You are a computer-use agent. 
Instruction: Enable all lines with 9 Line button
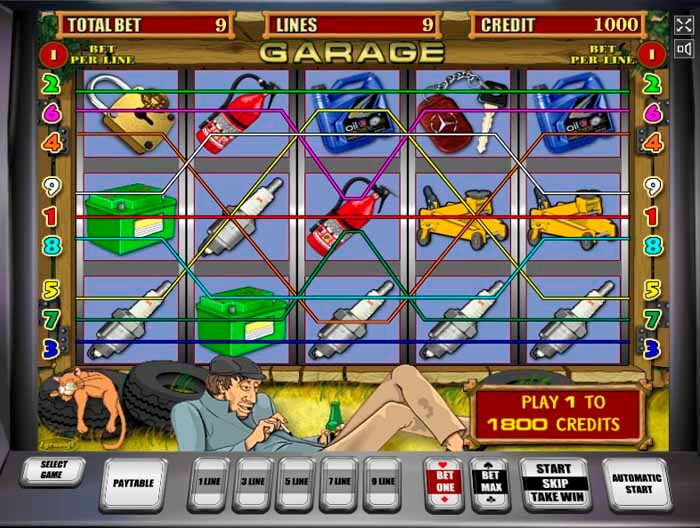click(x=384, y=482)
